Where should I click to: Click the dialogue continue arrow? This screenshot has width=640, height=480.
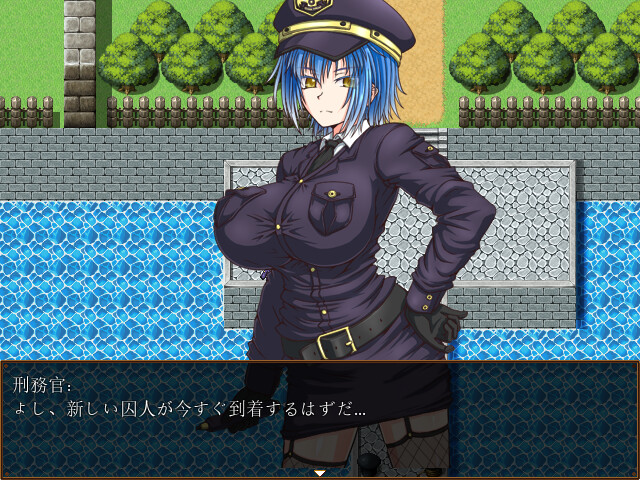coord(320,472)
